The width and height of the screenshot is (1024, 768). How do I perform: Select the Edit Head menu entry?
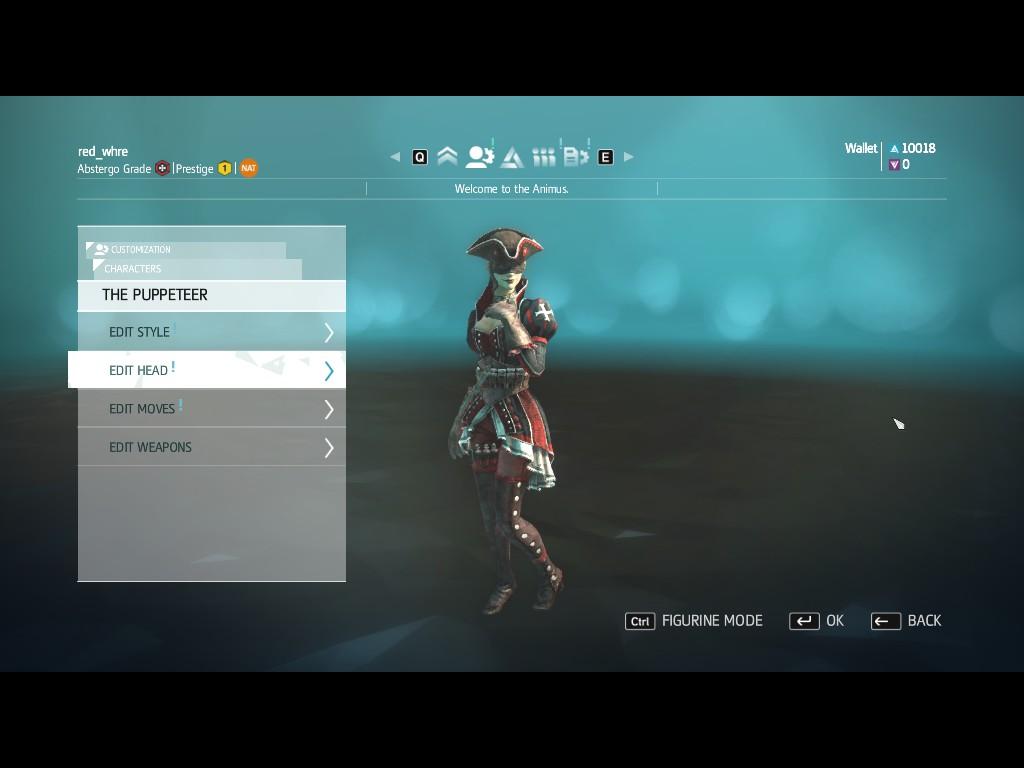211,370
